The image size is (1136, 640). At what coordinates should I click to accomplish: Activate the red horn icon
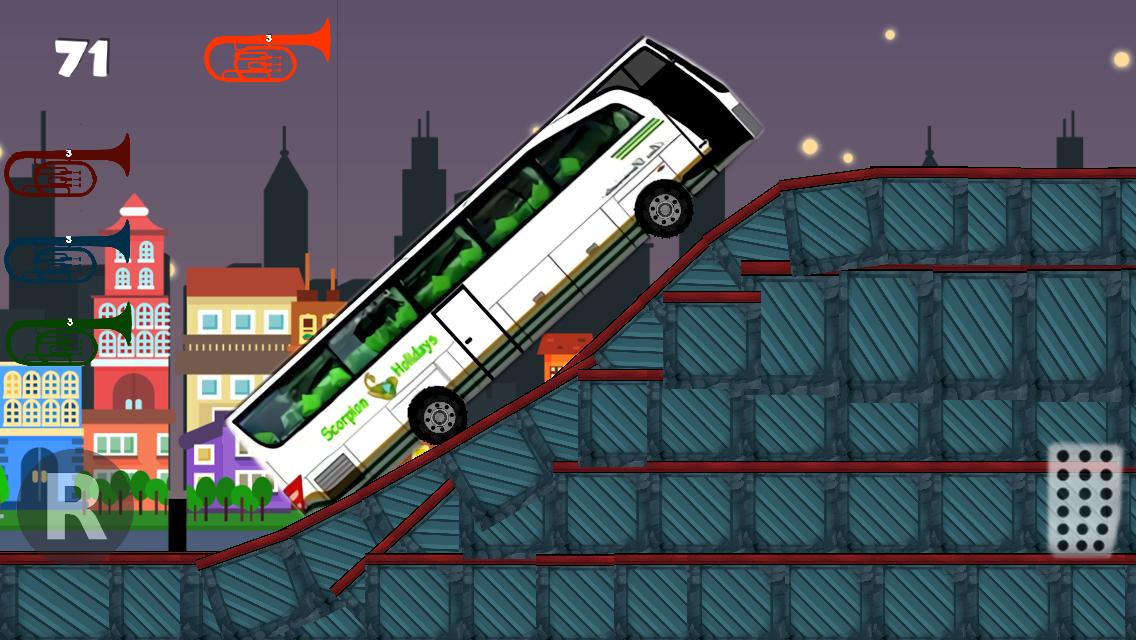(66, 168)
